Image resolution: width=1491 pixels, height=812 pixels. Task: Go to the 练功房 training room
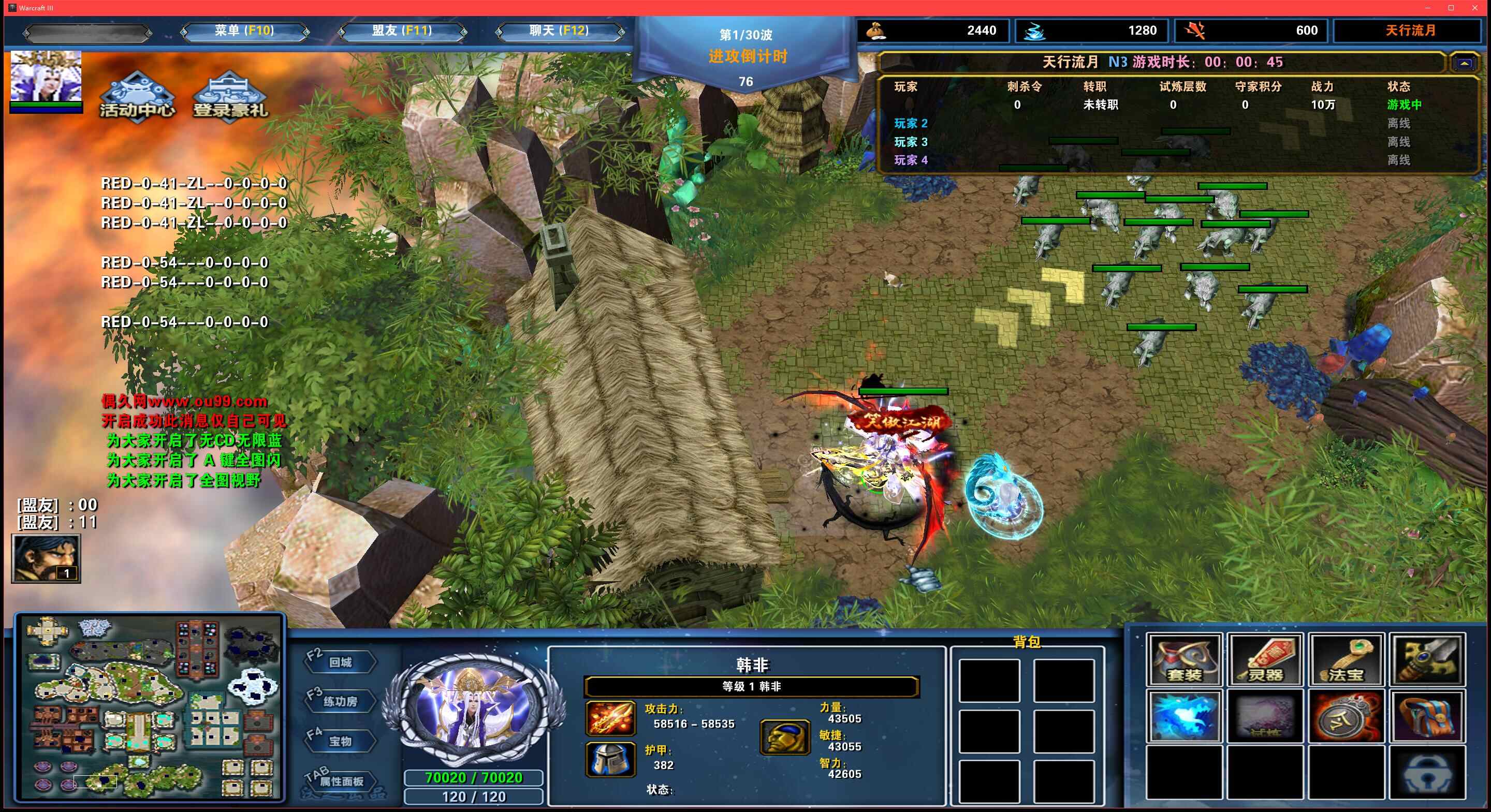click(x=340, y=701)
